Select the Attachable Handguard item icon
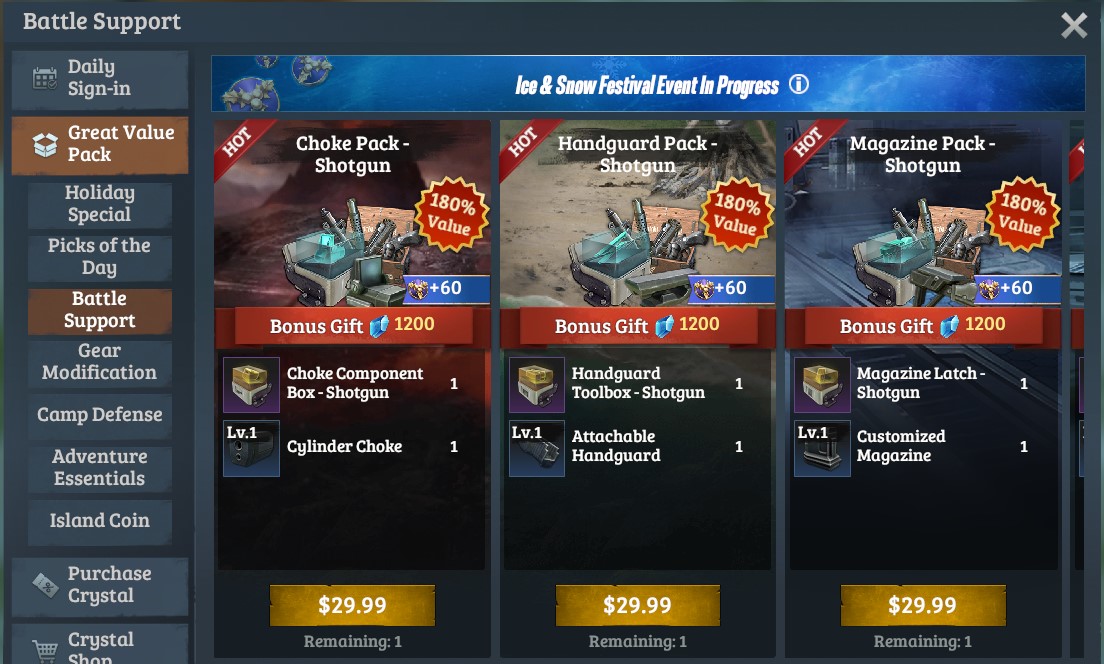The width and height of the screenshot is (1104, 664). [536, 447]
